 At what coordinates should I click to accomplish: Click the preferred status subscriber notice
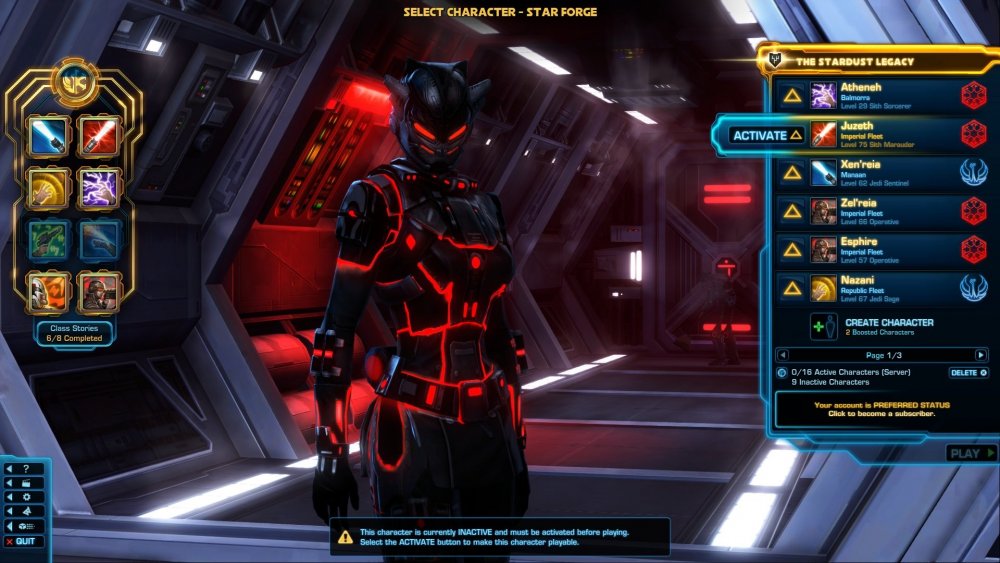(881, 410)
